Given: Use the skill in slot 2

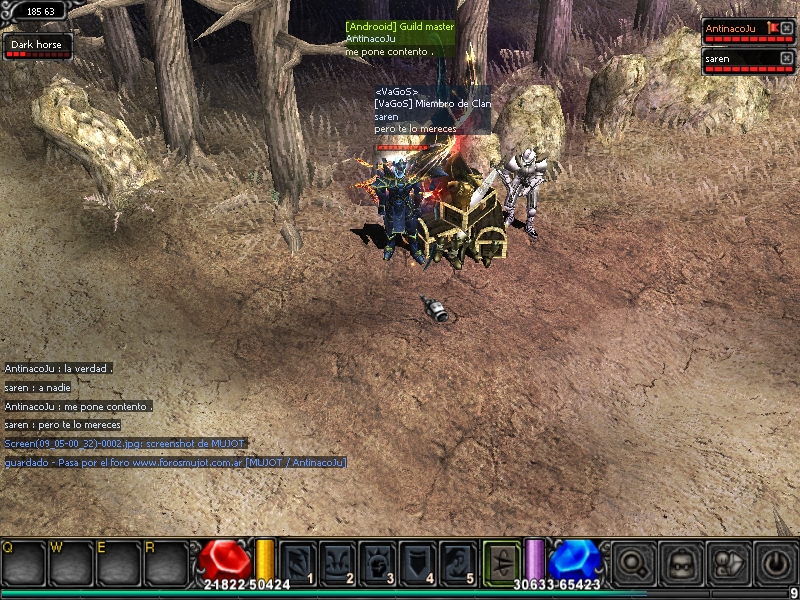Looking at the screenshot, I should pos(338,561).
